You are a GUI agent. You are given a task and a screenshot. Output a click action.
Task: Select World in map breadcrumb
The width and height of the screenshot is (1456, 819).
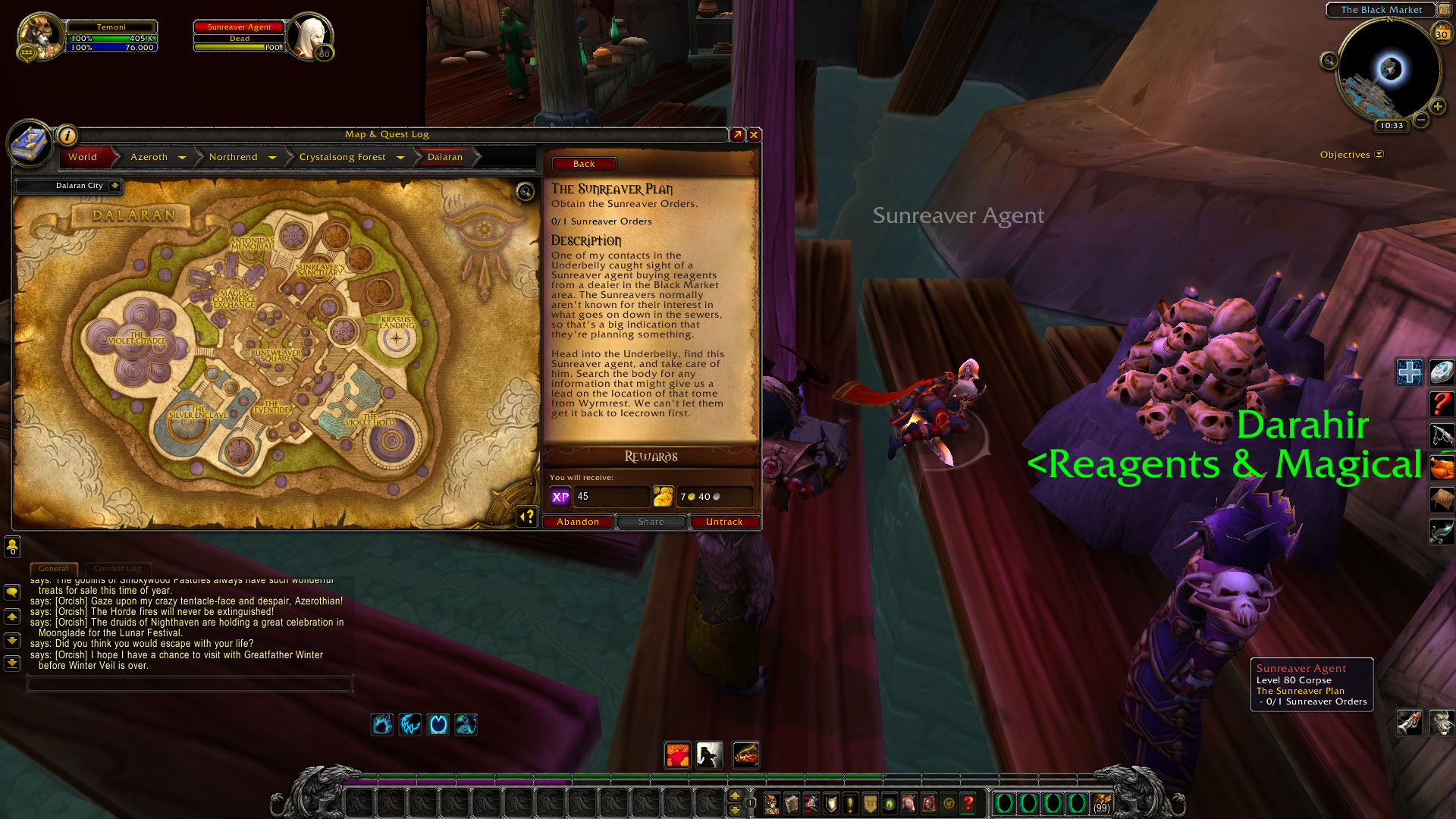click(83, 157)
